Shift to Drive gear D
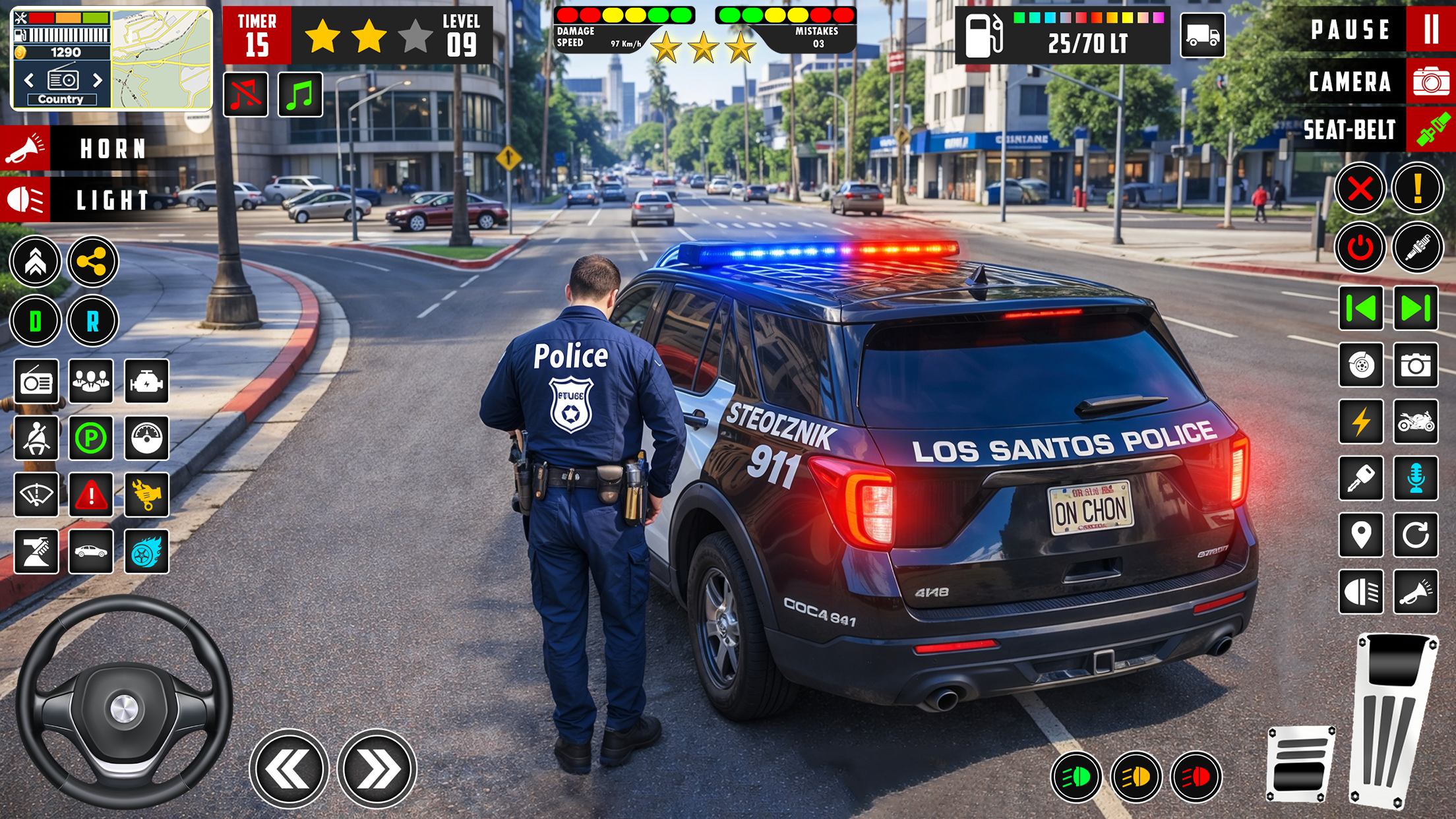 [36, 321]
